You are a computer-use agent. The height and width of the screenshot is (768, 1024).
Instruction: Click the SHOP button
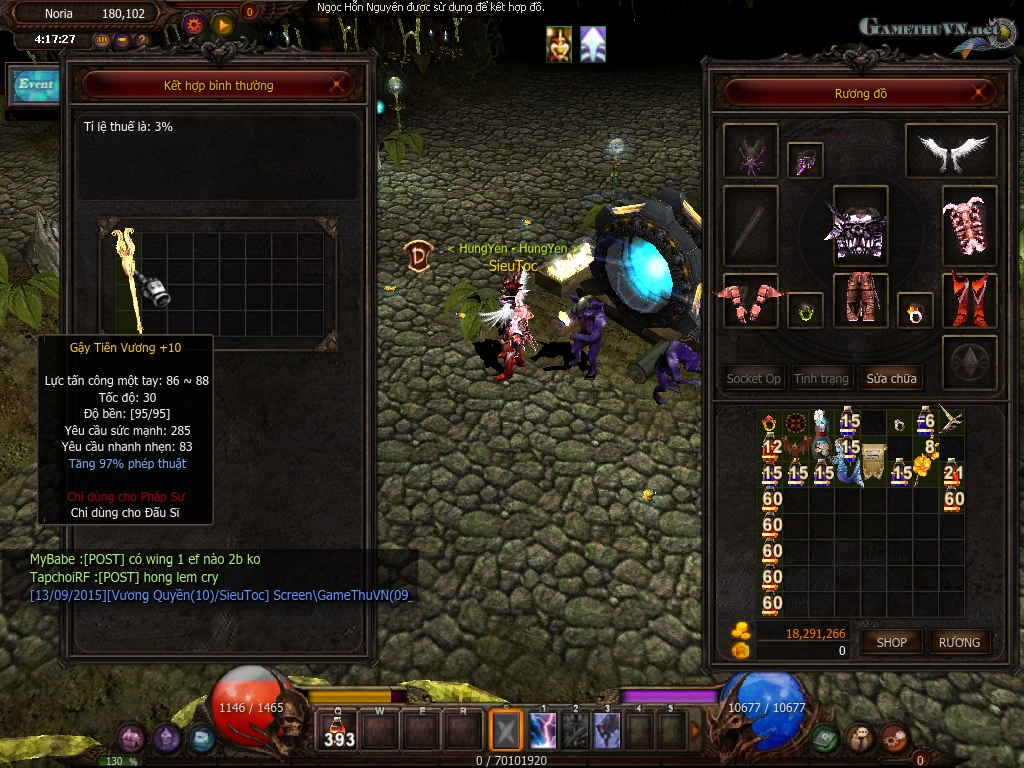click(x=891, y=642)
